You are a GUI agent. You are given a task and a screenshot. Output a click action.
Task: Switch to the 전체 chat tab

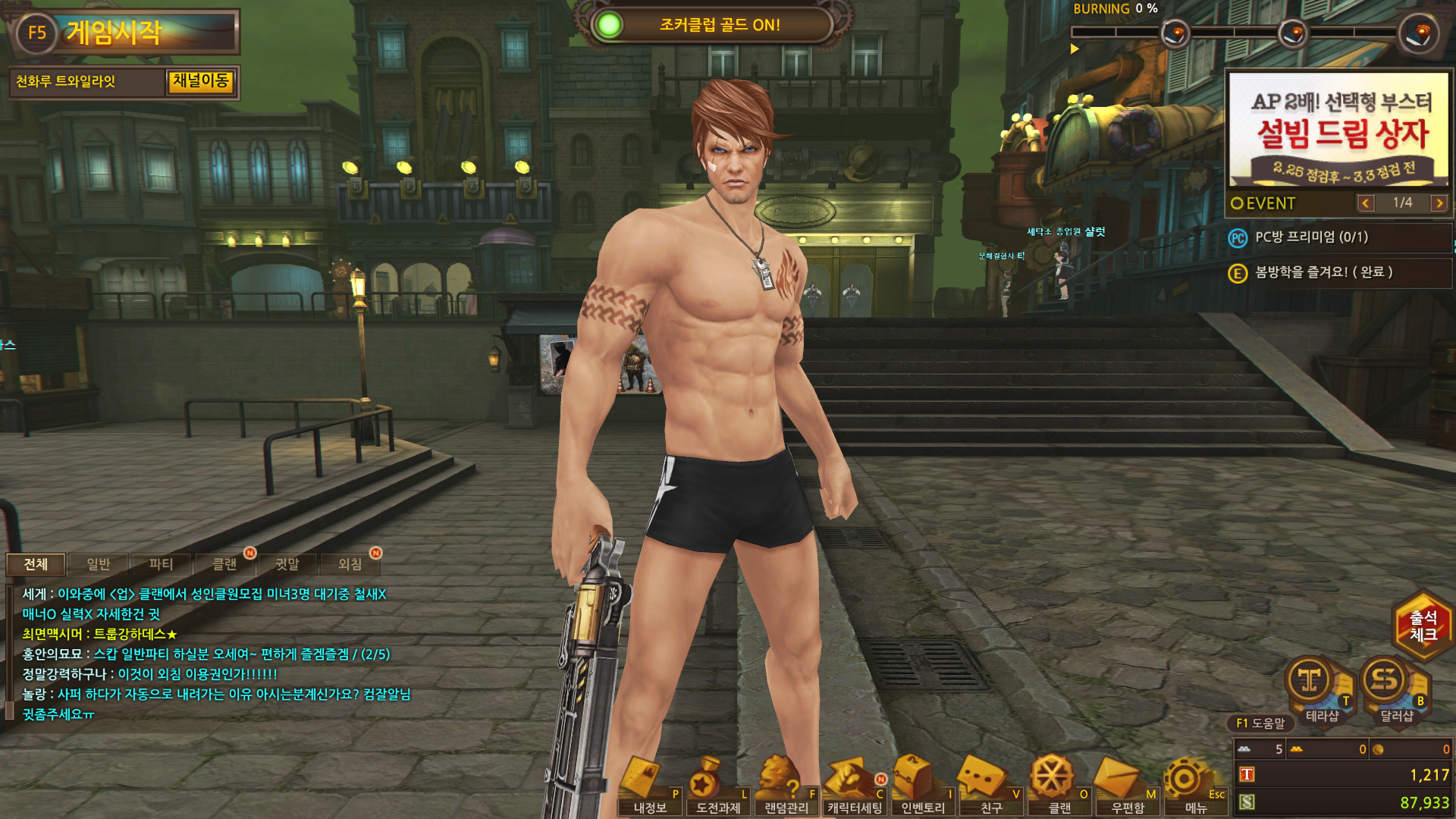(36, 564)
